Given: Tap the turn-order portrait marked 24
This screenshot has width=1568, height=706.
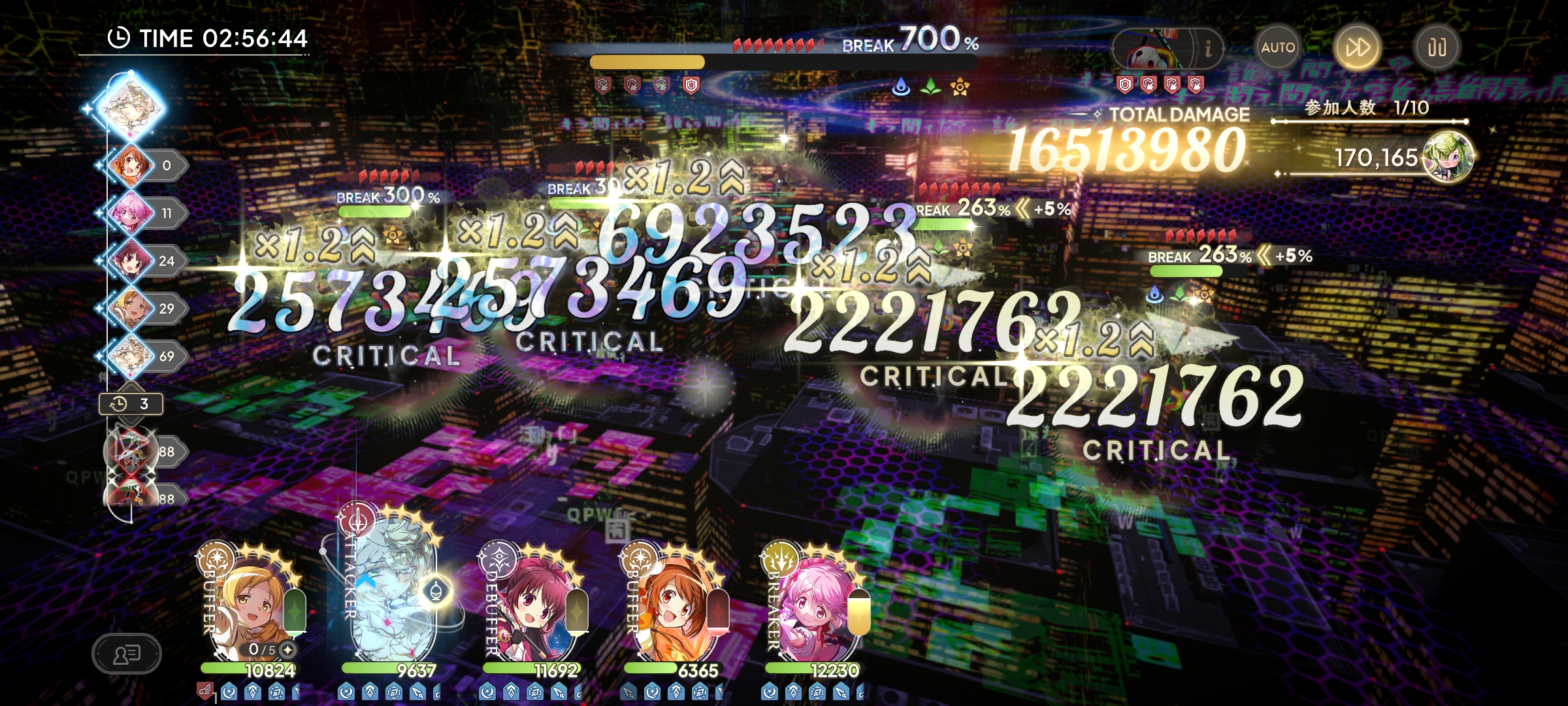Looking at the screenshot, I should pos(131,261).
